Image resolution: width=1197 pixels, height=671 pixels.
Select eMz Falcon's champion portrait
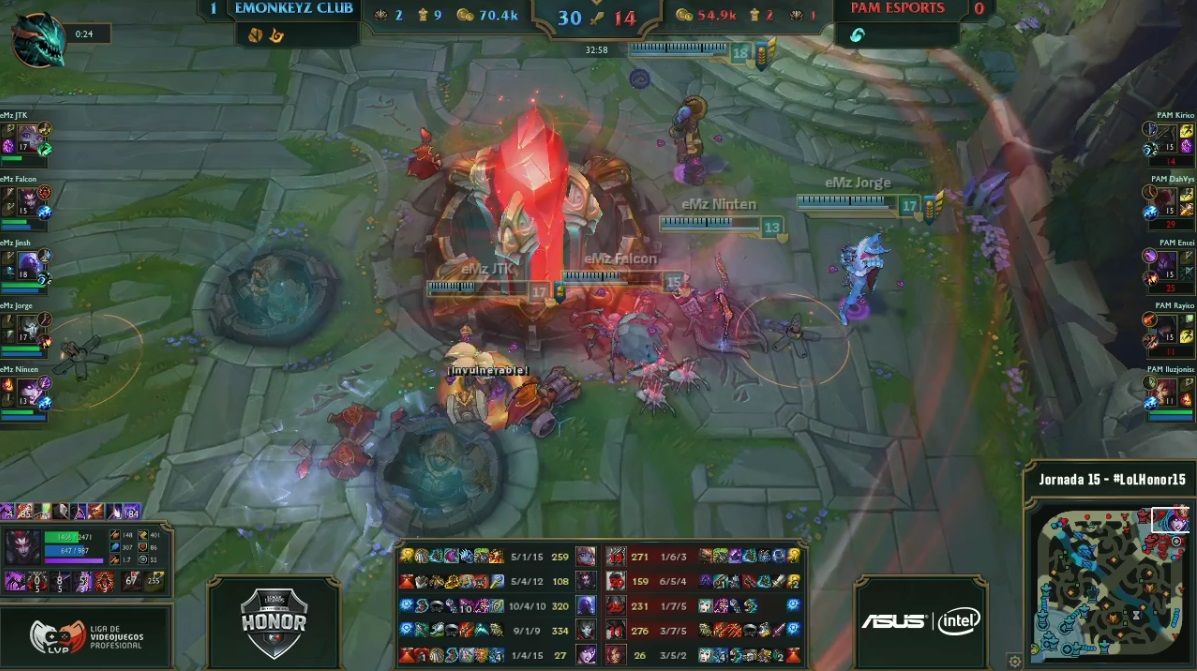tap(28, 200)
